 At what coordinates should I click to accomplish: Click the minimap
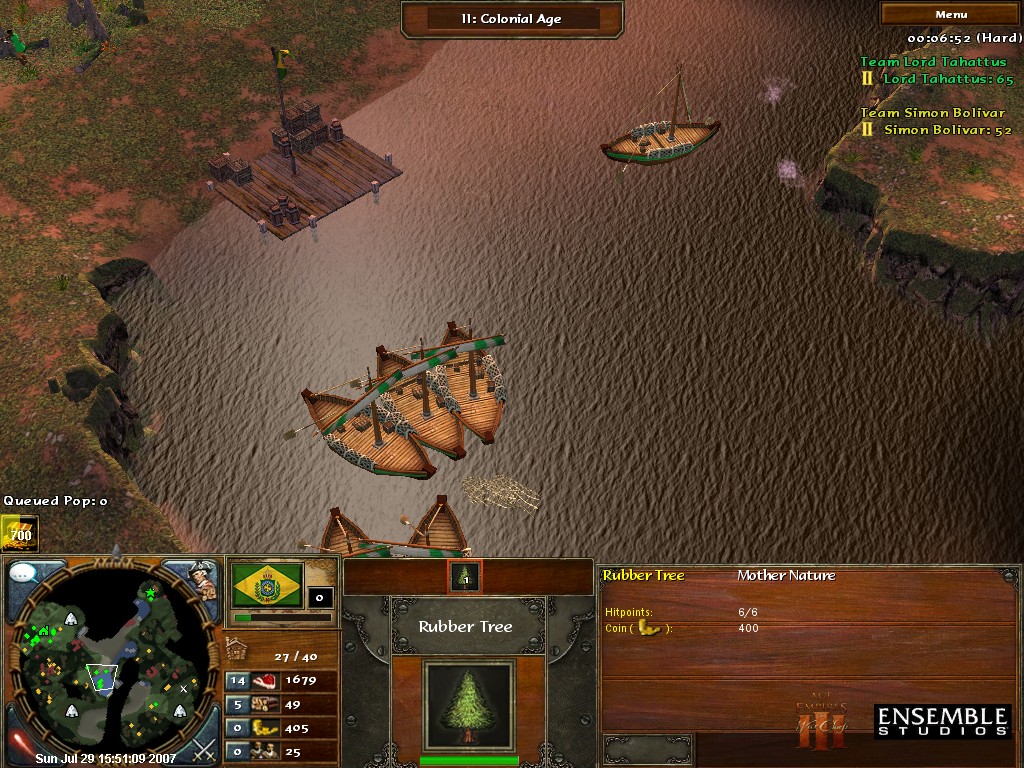click(x=110, y=664)
